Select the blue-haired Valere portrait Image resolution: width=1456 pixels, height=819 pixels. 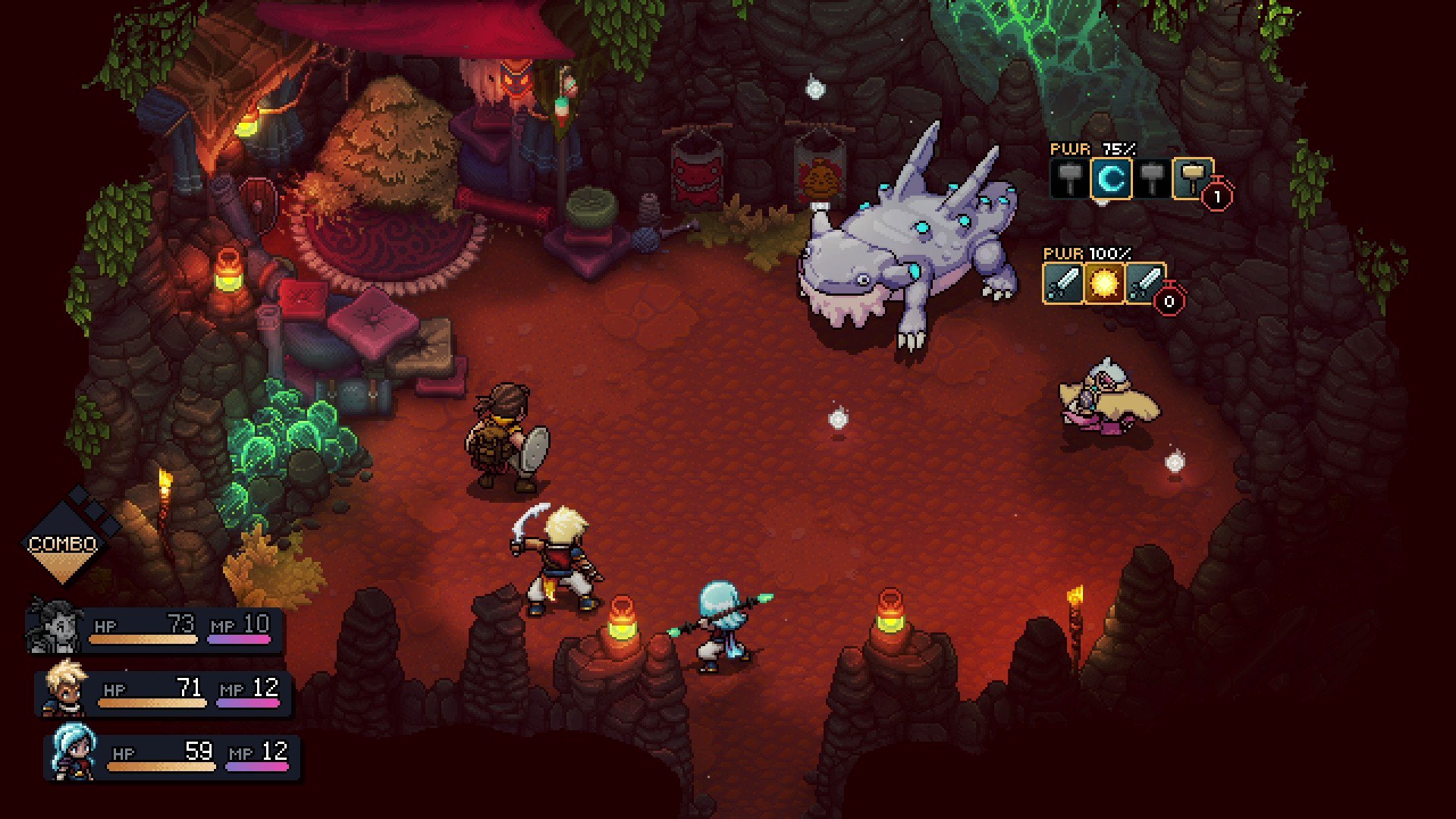74,752
